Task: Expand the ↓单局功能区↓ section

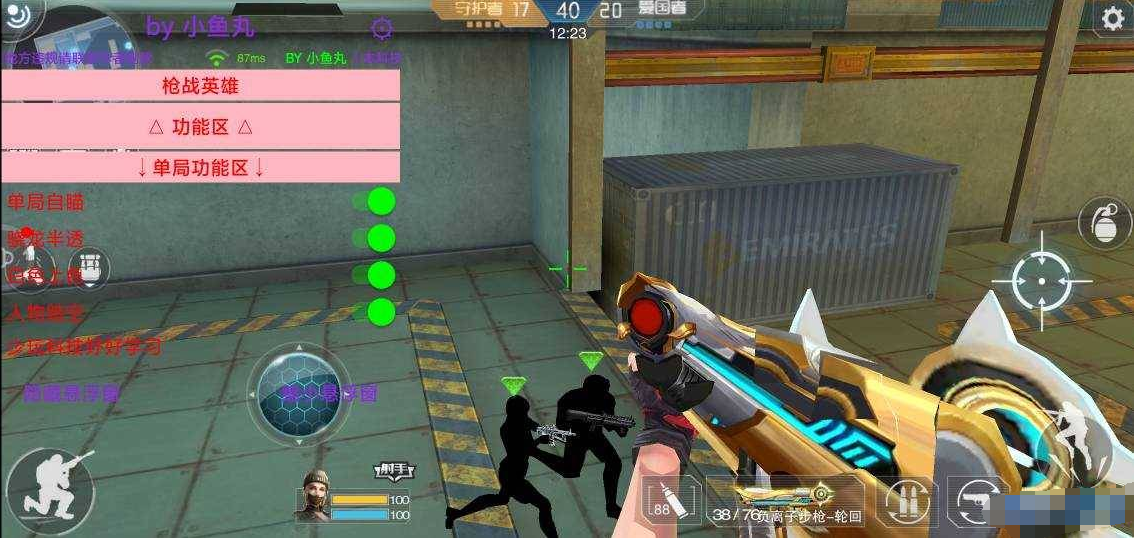Action: pyautogui.click(x=200, y=168)
